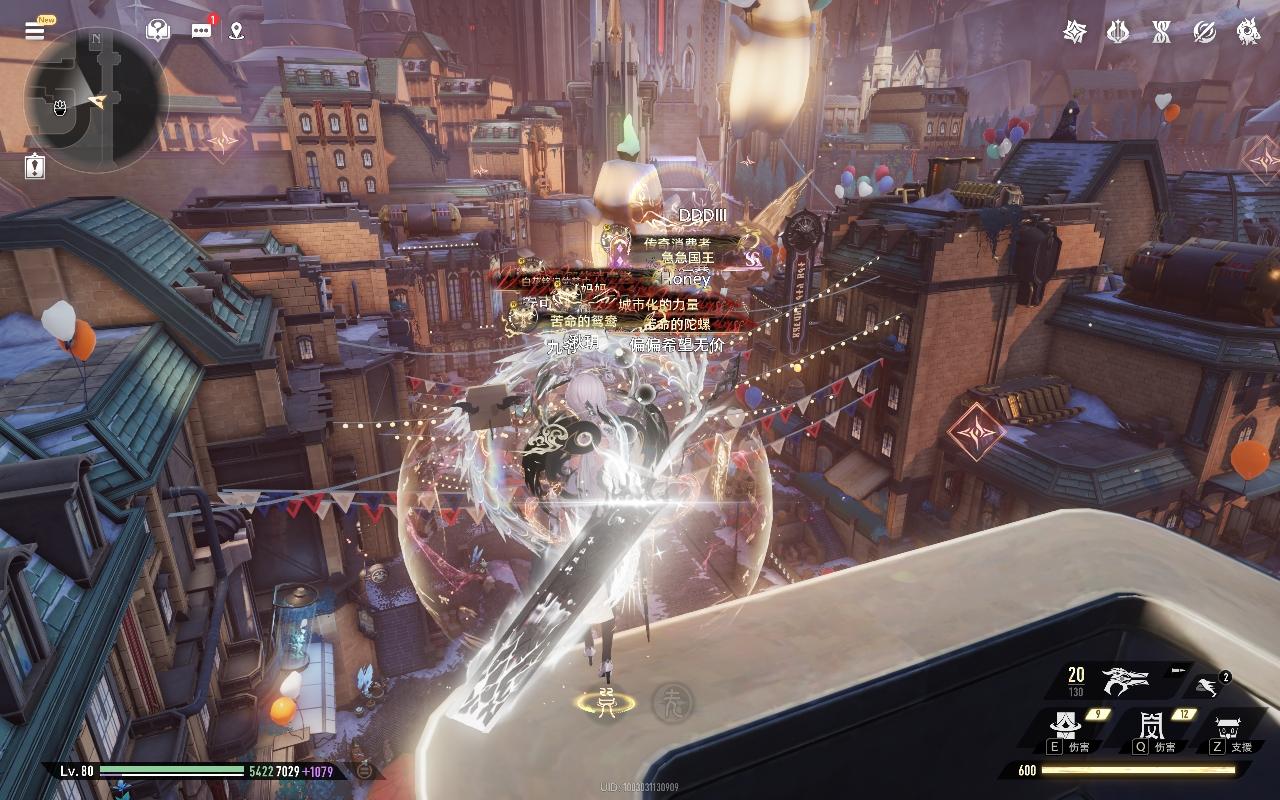Click the hourglass-shaped emblem icon

1161,32
